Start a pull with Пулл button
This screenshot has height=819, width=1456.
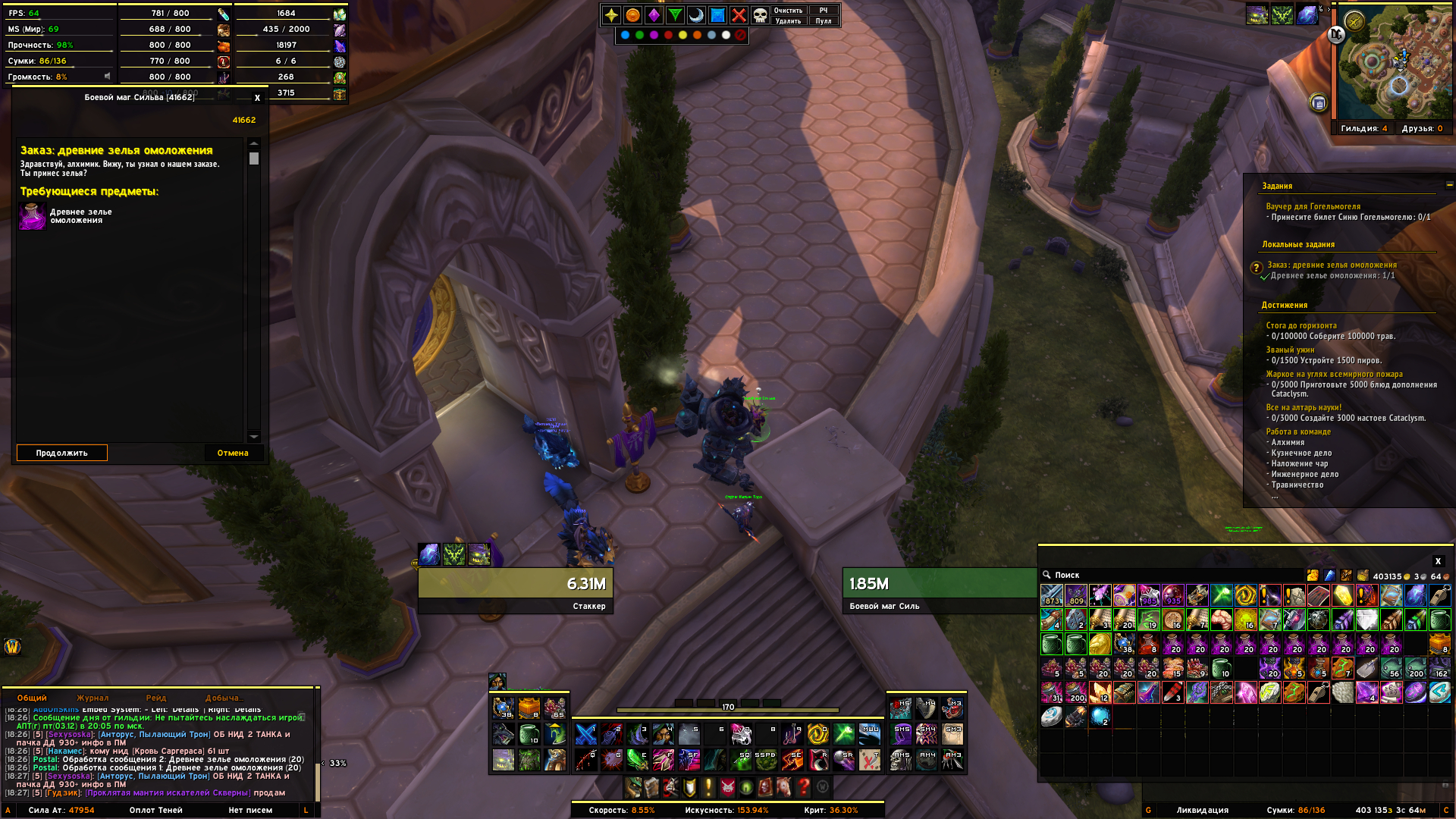tap(823, 21)
